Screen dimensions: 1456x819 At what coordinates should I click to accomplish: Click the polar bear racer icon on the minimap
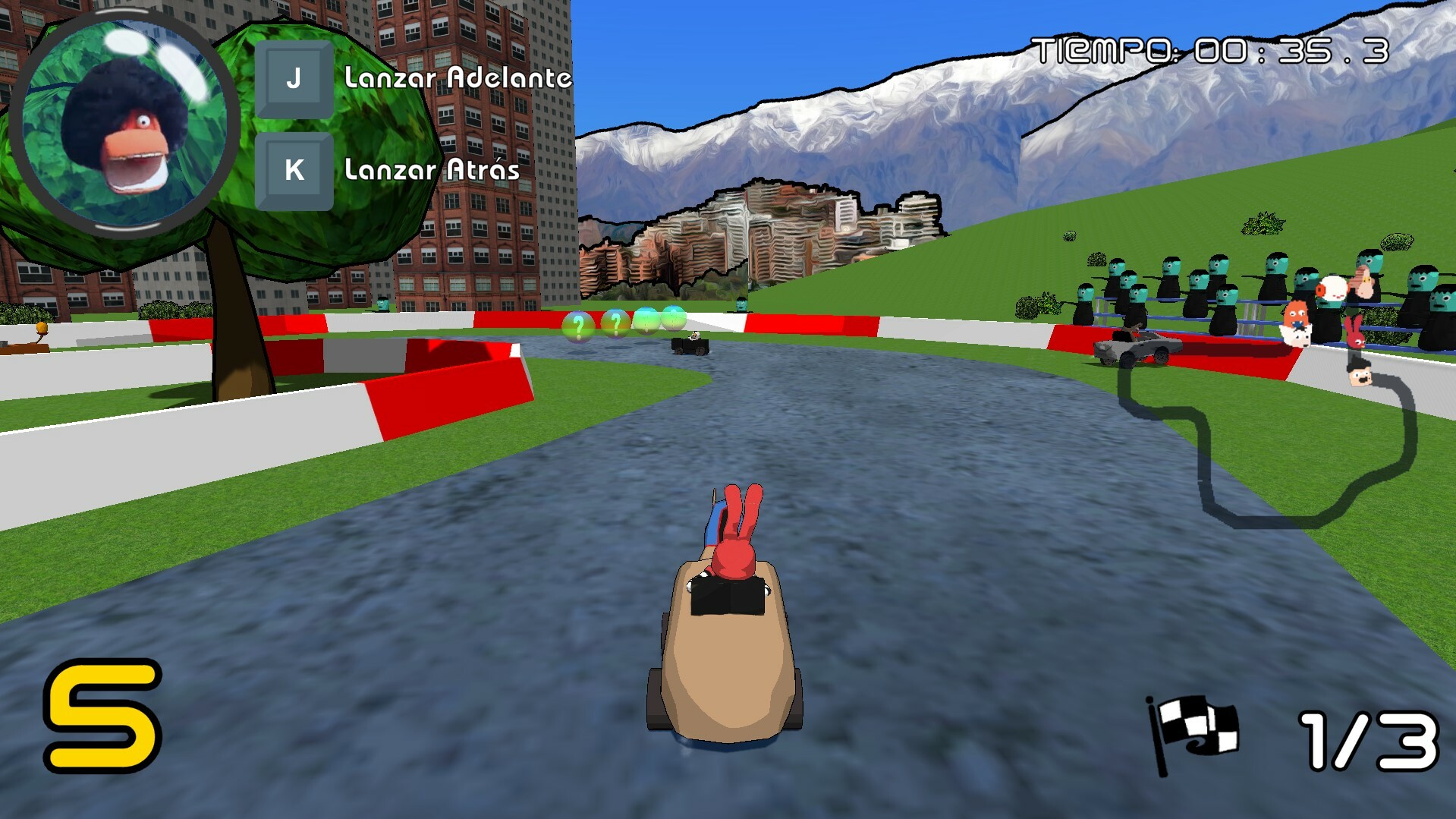click(1297, 338)
